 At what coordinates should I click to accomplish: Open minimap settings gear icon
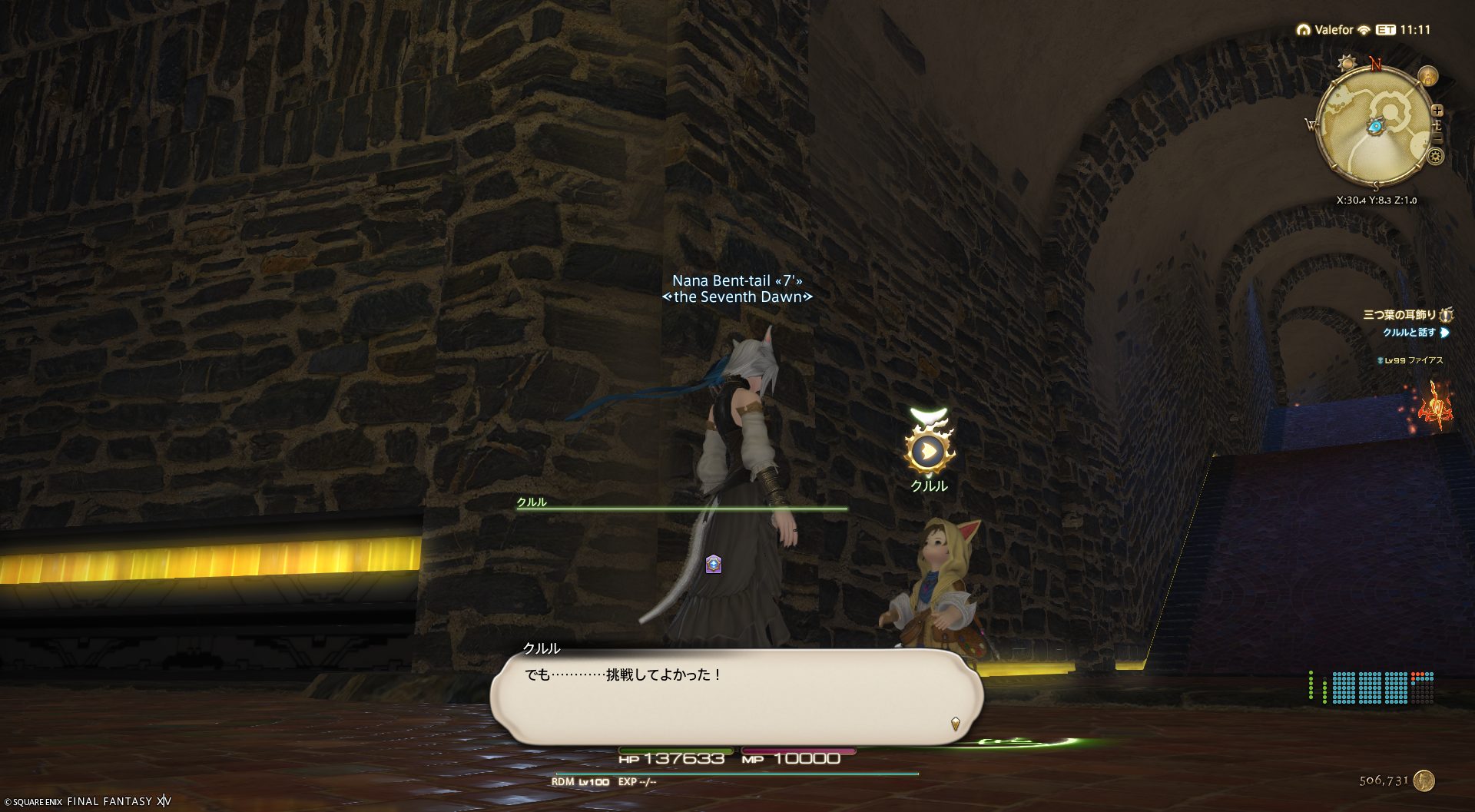pos(1435,157)
